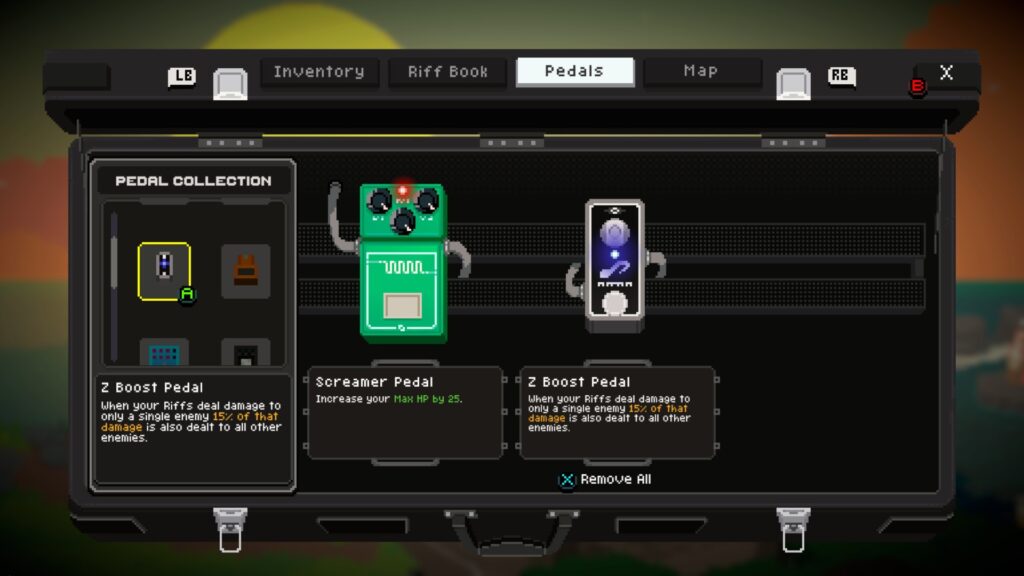Select the Z Boost pedal in the collection
The image size is (1024, 576).
click(x=164, y=269)
